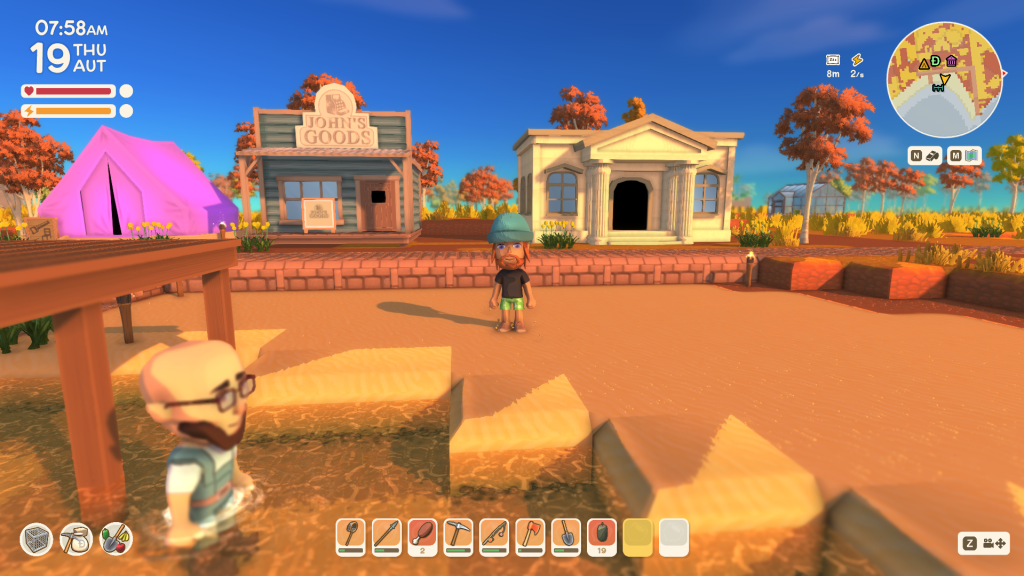Click the green D shop marker on minimap
1024x576 pixels.
coord(936,61)
